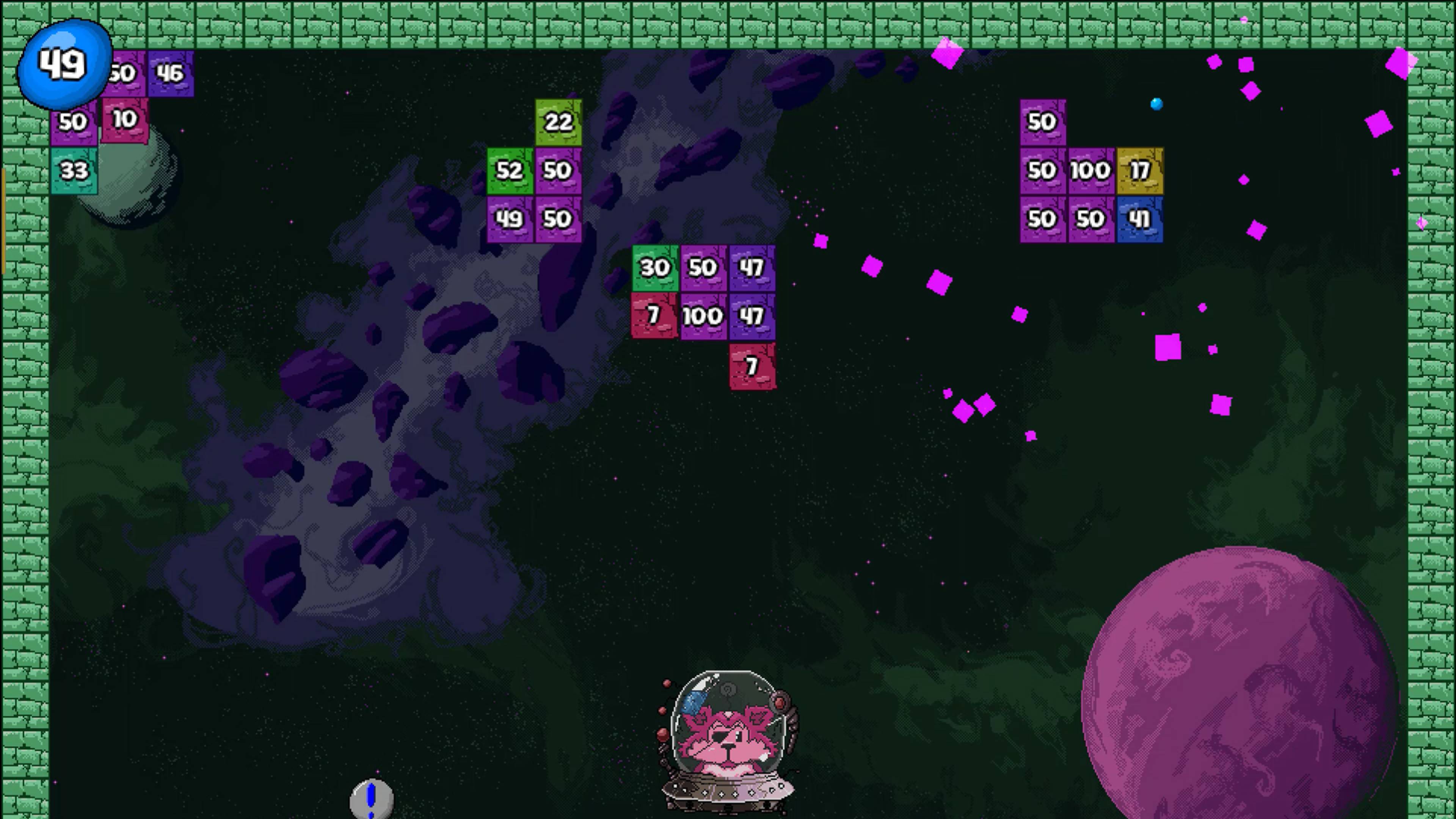Click the olive brick numbered 22
Screen dimensions: 1456x819
(x=558, y=121)
